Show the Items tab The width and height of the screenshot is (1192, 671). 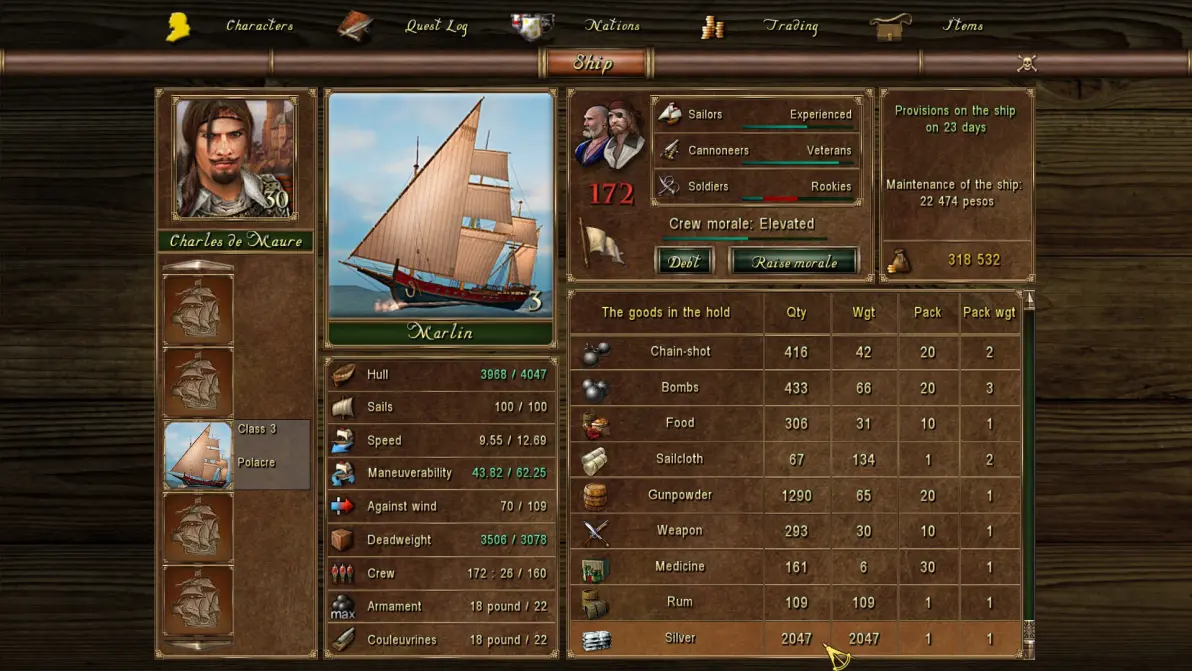[x=963, y=26]
